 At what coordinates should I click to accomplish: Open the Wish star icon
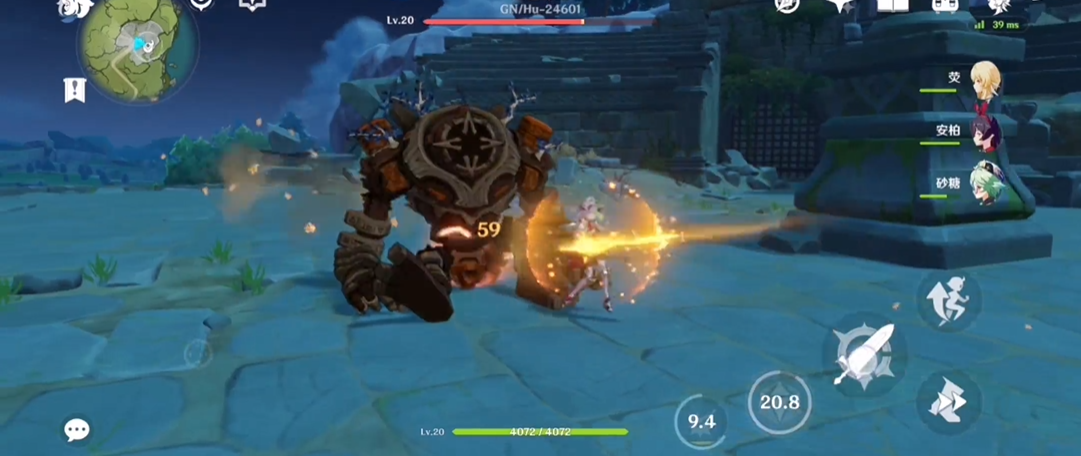(840, 6)
